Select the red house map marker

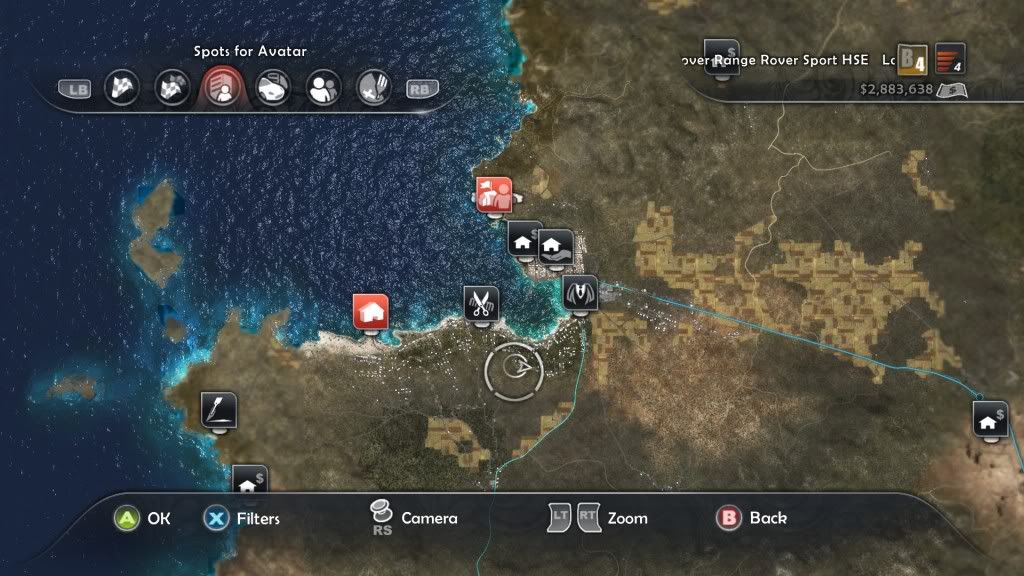coord(371,311)
